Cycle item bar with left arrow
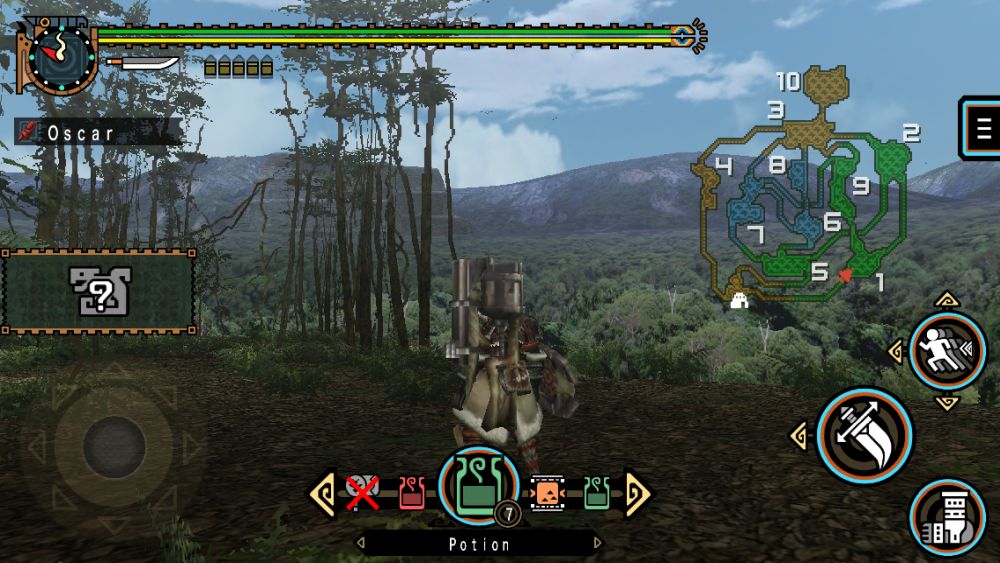 (x=322, y=493)
